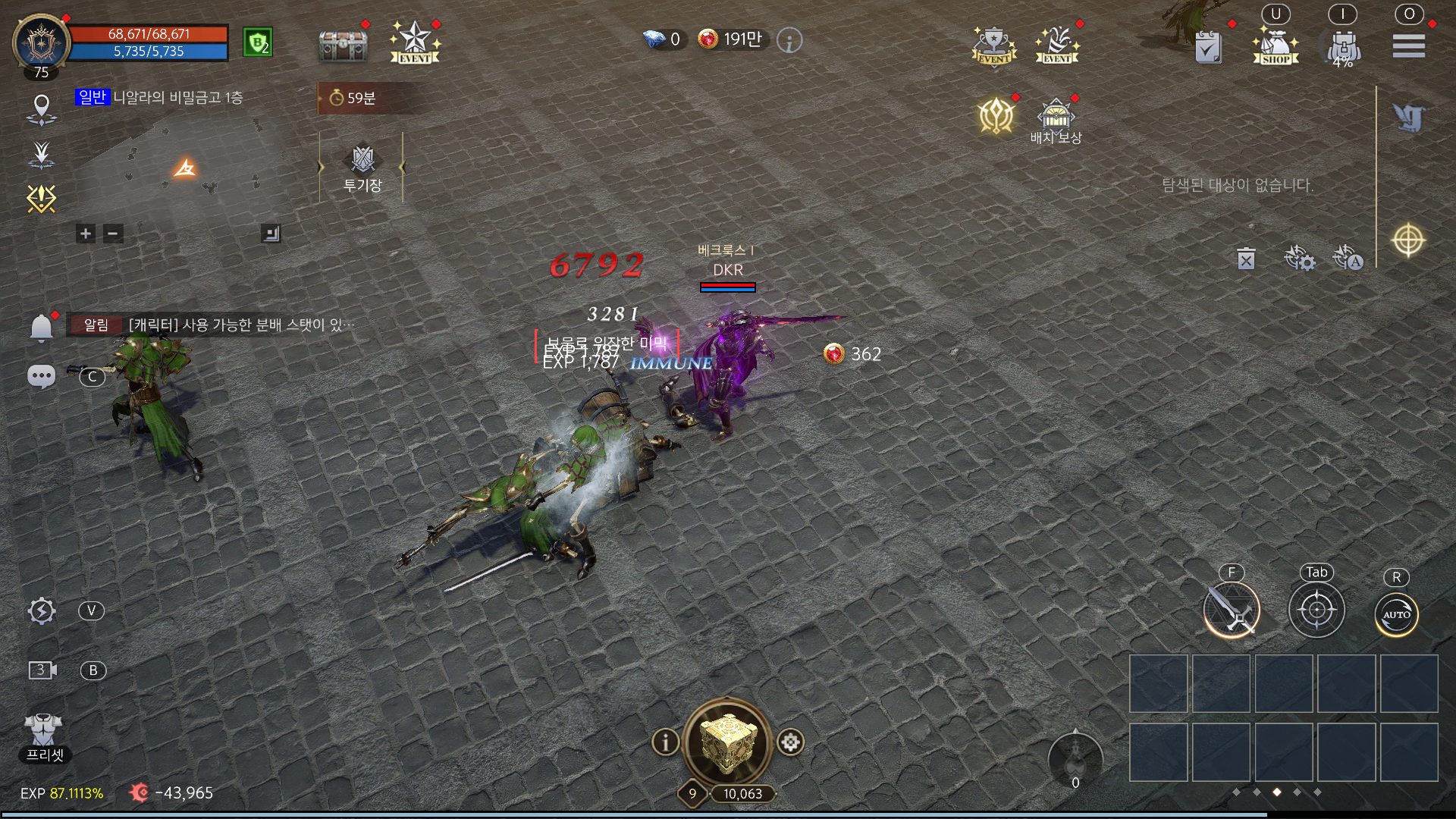Open the 투기장 arena entry

(362, 168)
